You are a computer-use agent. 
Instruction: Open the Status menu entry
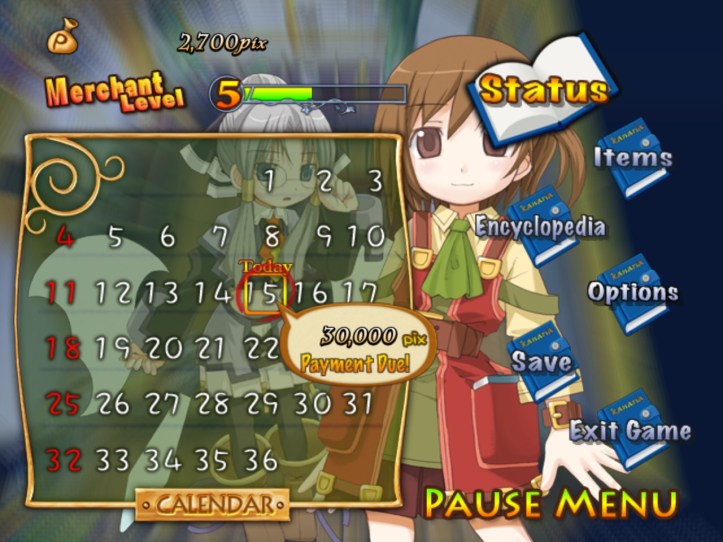(x=543, y=90)
